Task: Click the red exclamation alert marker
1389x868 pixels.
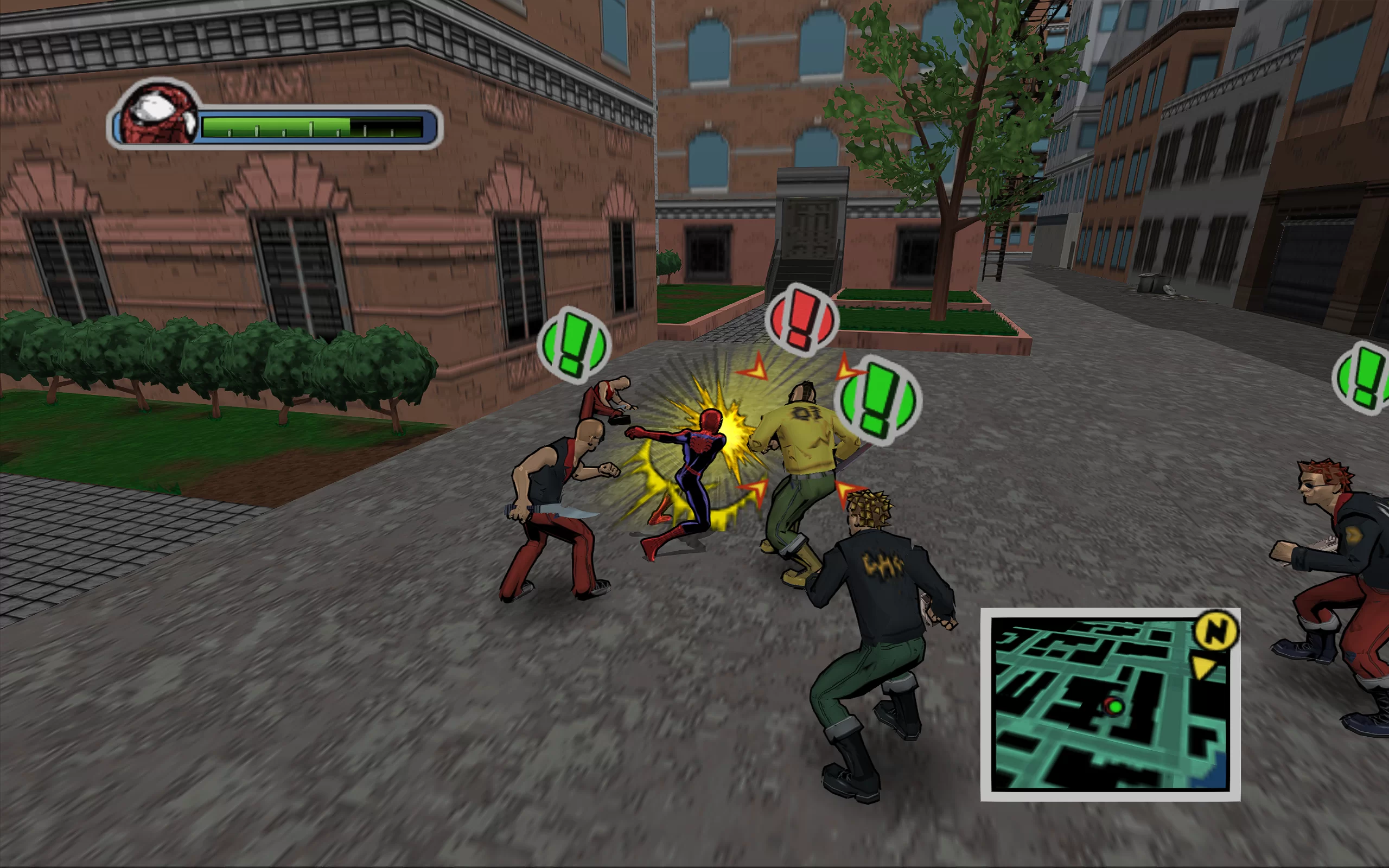Action: (x=801, y=318)
